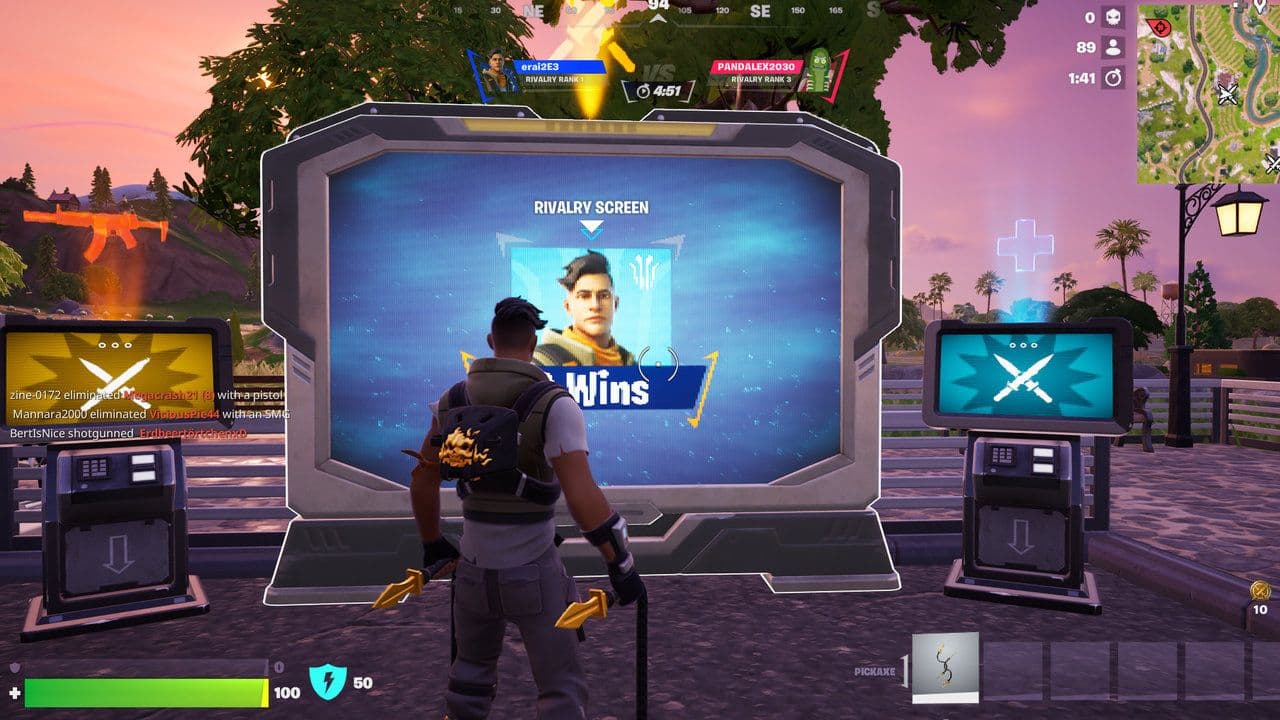Click the stopwatch icon beside the 4:51 timer
Image resolution: width=1280 pixels, height=720 pixels.
click(644, 89)
